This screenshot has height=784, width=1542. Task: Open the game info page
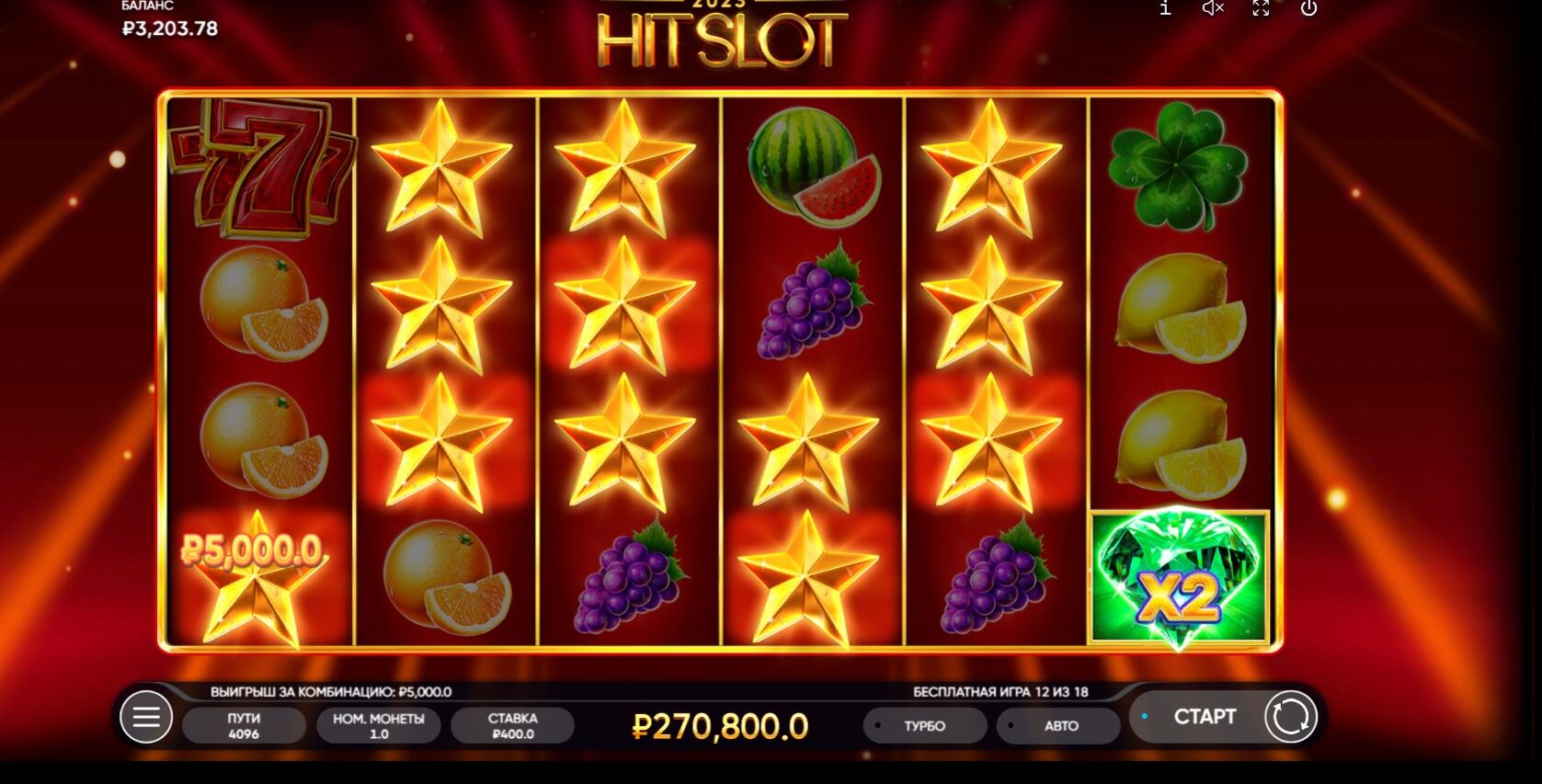[x=1165, y=8]
